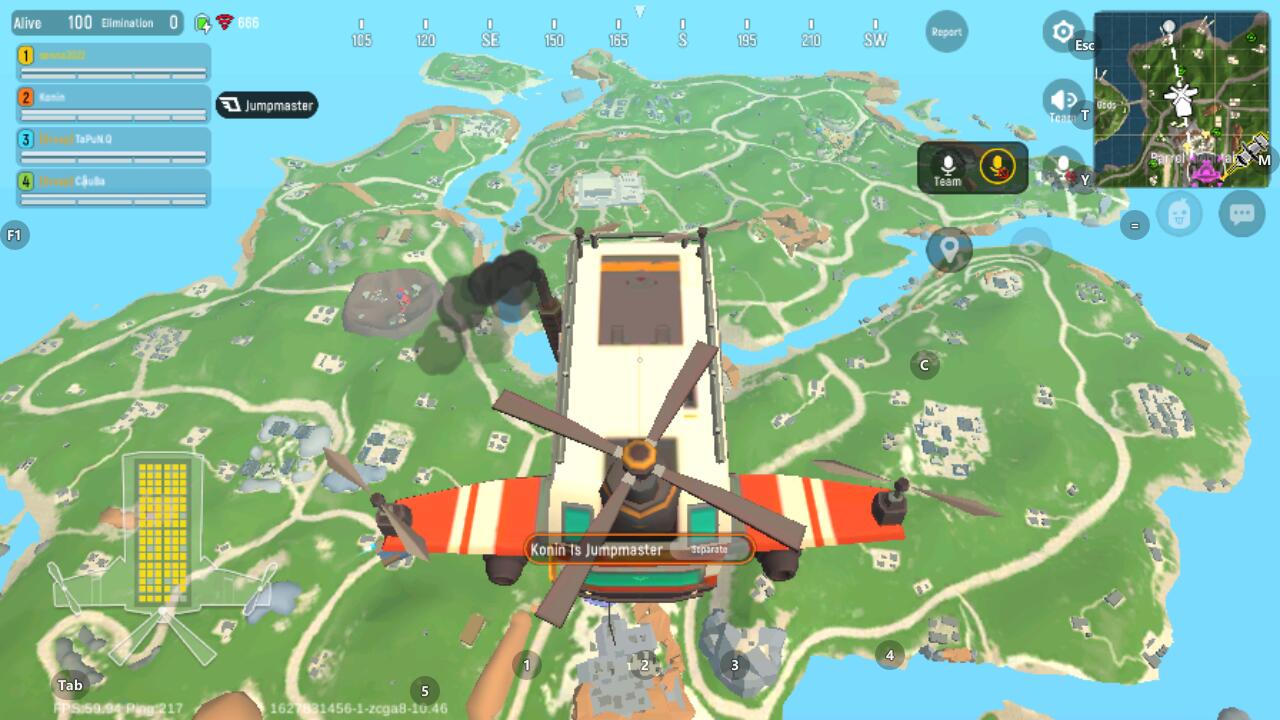The height and width of the screenshot is (720, 1280).
Task: Toggle the eye visibility icon
Action: tap(1030, 245)
